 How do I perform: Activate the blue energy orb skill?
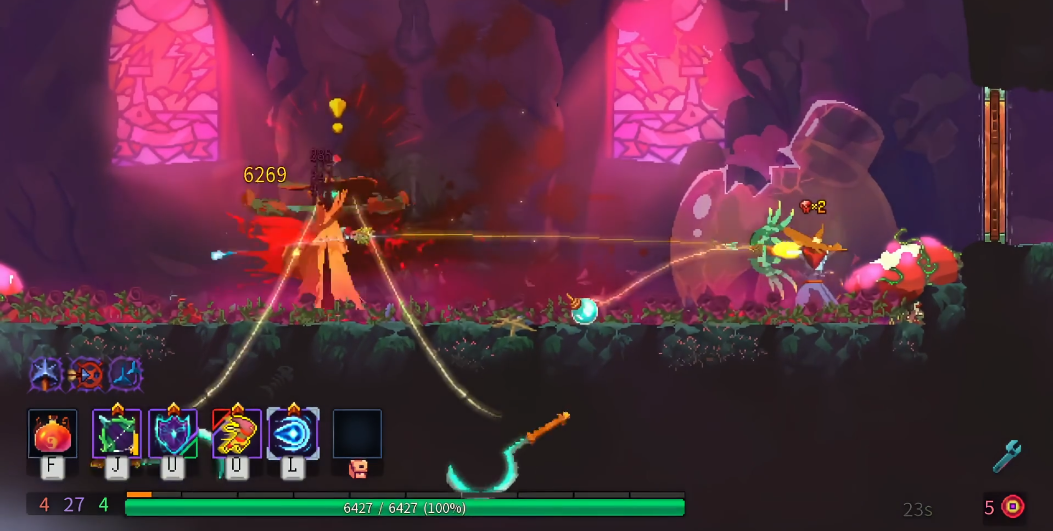tap(293, 434)
